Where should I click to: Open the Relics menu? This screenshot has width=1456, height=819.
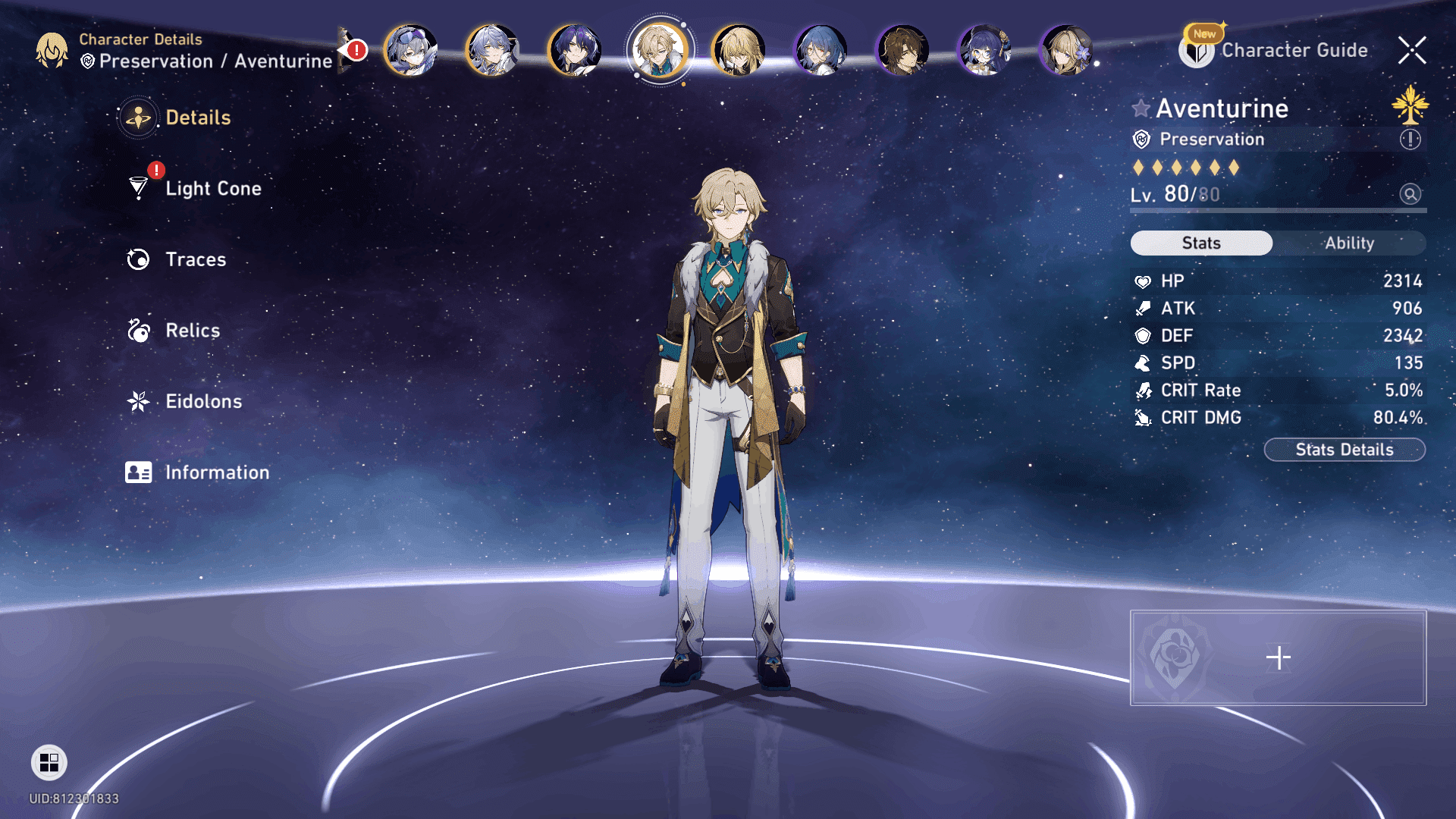(x=193, y=331)
